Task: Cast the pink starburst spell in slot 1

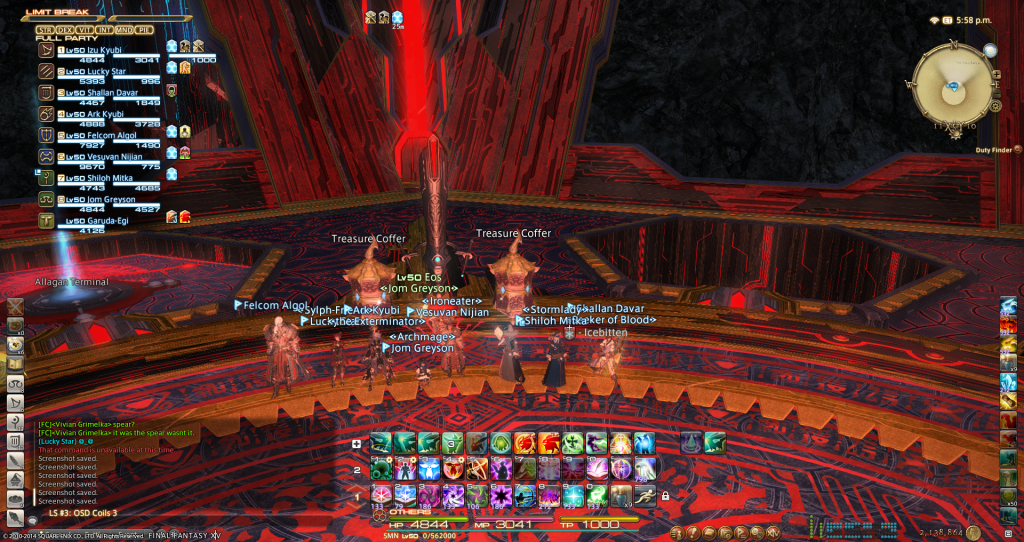Action: (381, 493)
